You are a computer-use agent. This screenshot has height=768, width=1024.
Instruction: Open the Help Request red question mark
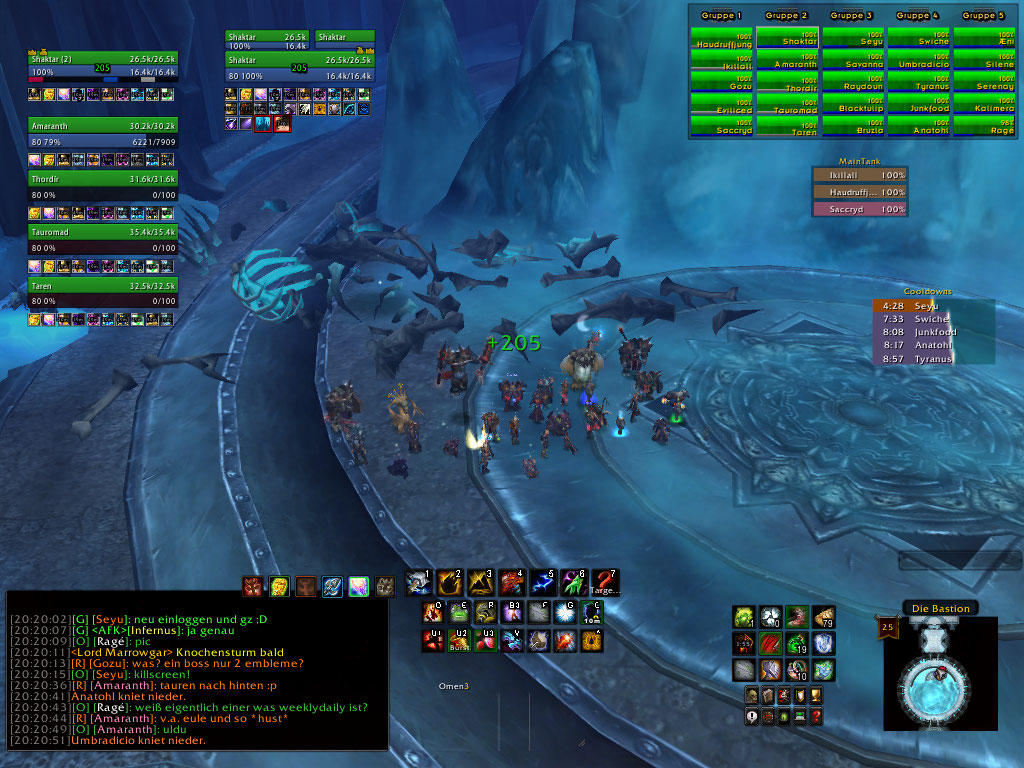pyautogui.click(x=816, y=716)
